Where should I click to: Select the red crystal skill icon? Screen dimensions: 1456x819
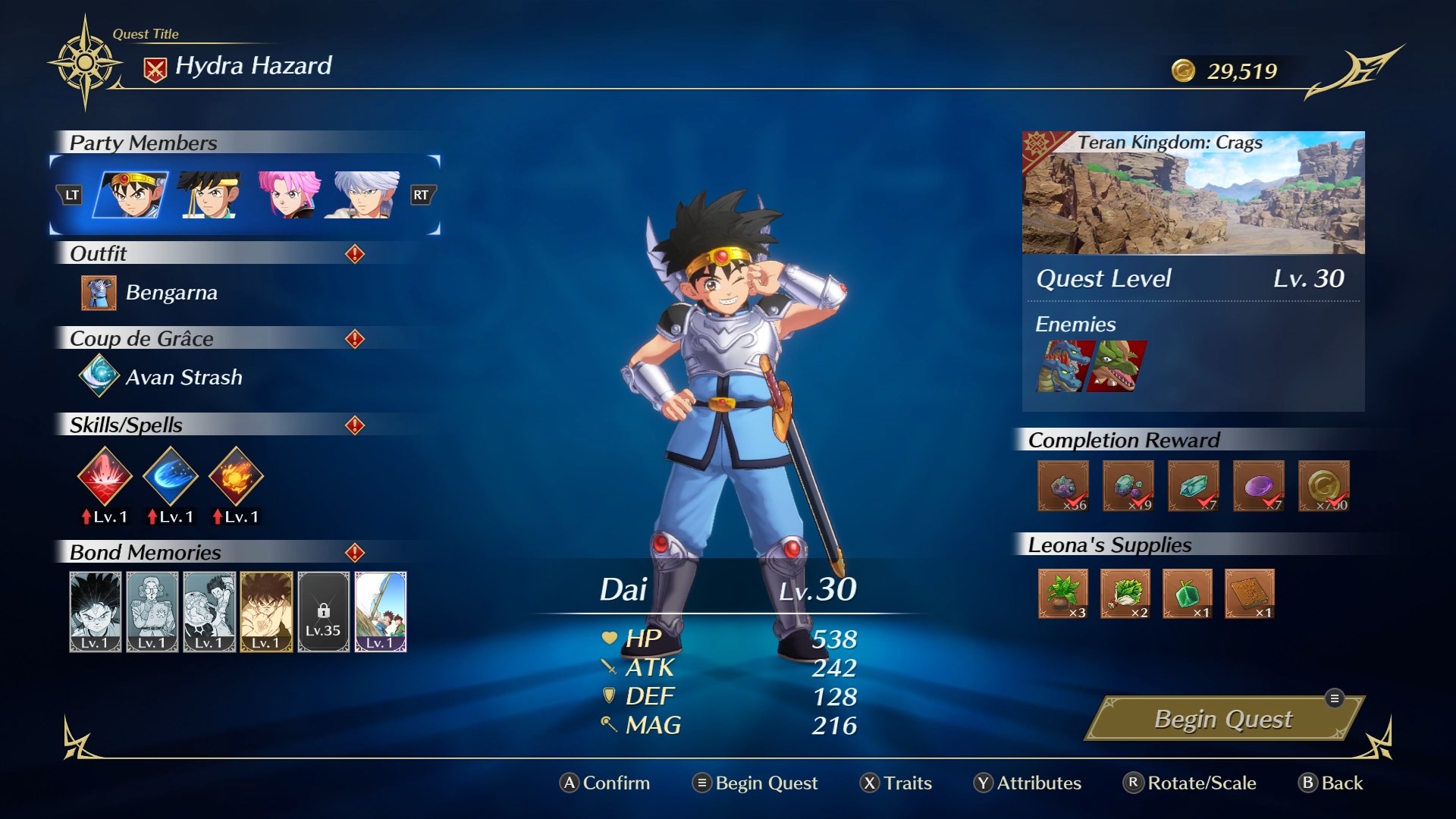pos(105,476)
